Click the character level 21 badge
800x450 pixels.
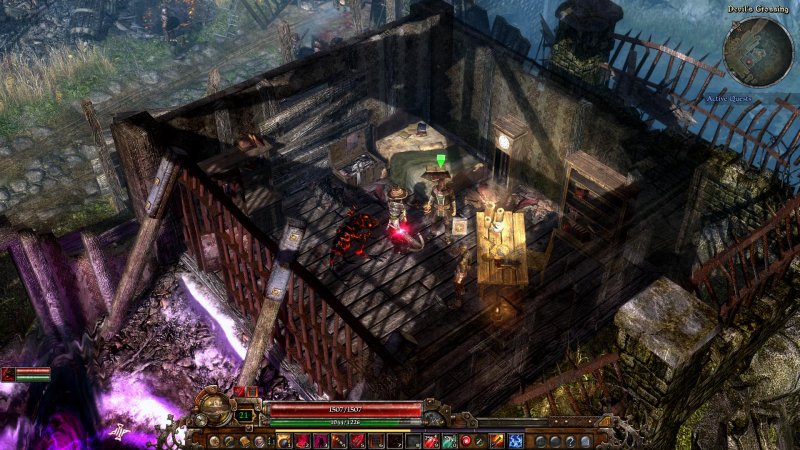pyautogui.click(x=245, y=414)
